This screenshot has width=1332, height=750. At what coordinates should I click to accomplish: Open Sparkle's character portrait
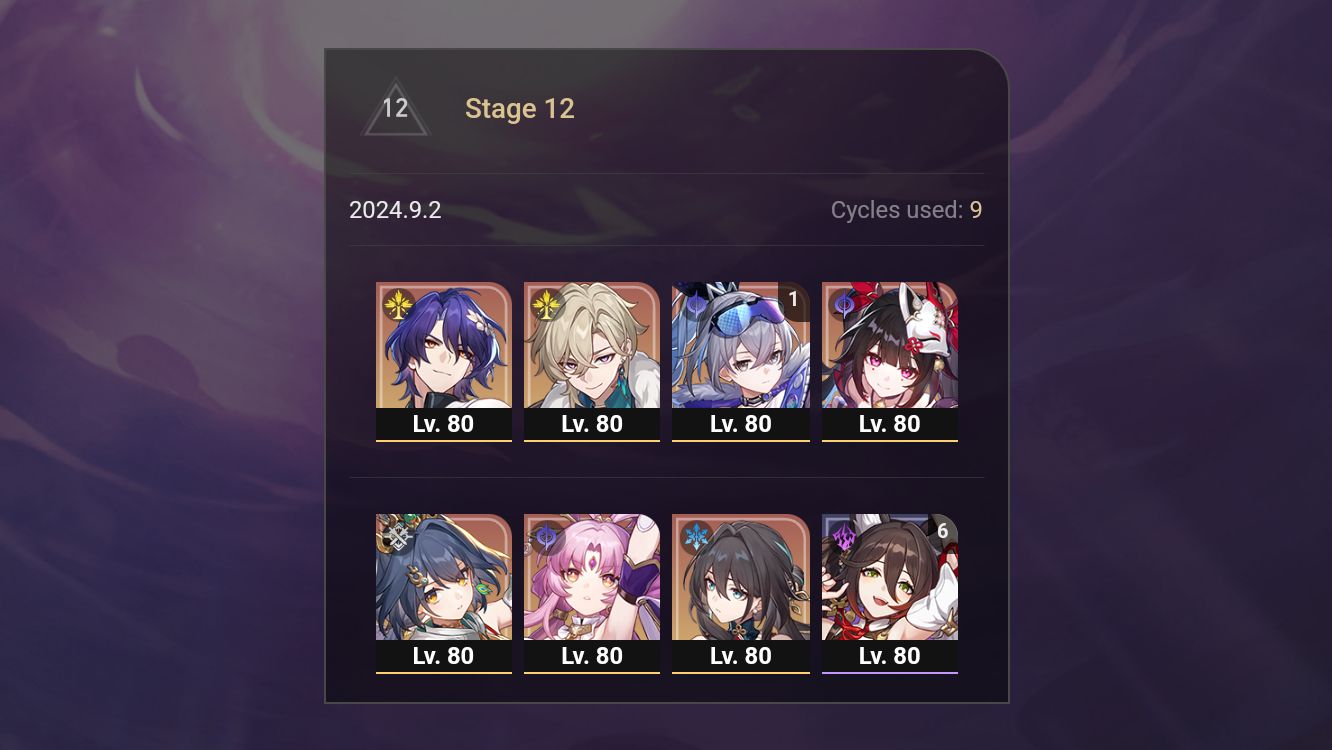pos(889,345)
